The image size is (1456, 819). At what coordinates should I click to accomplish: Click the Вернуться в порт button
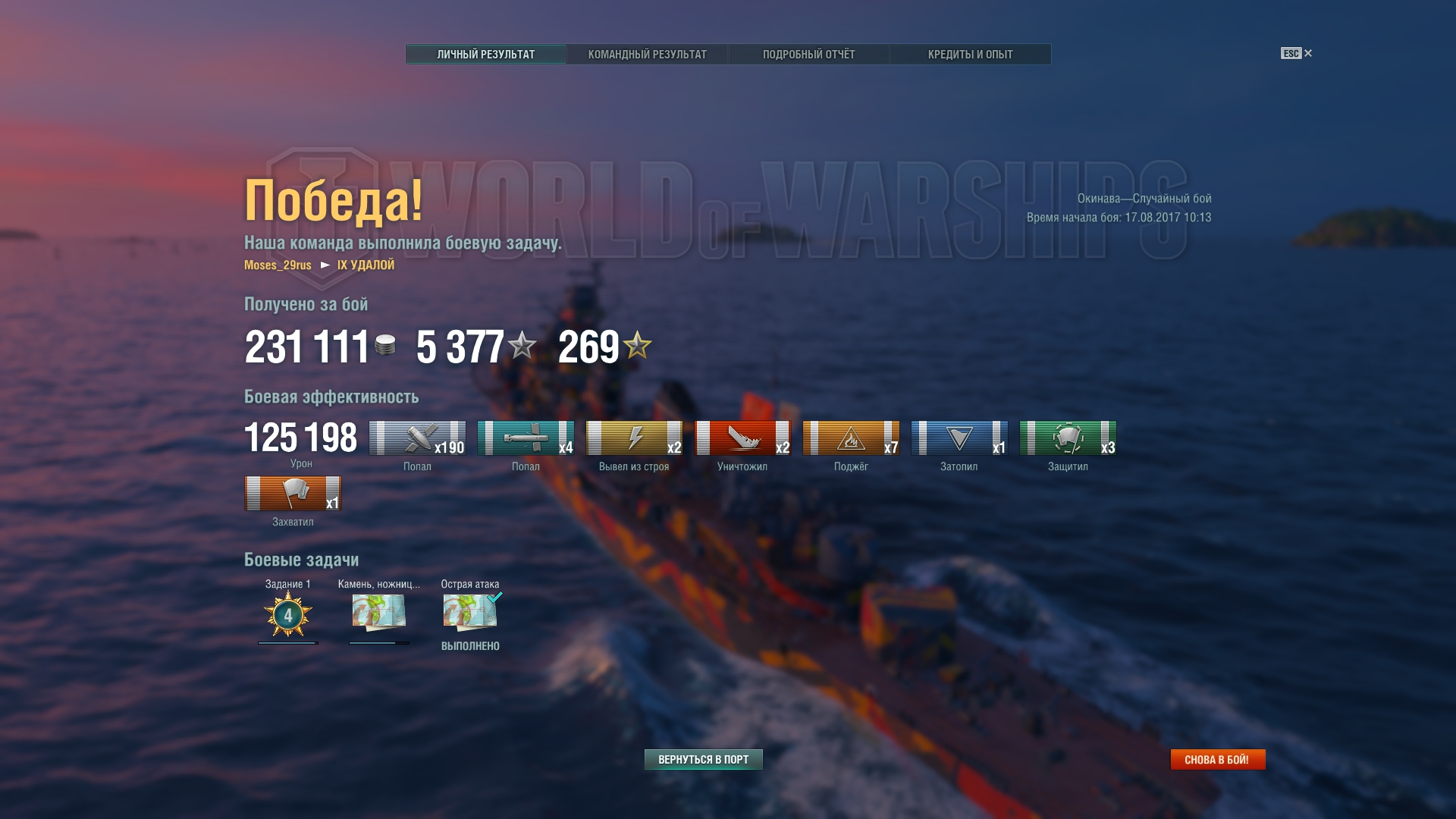[703, 759]
